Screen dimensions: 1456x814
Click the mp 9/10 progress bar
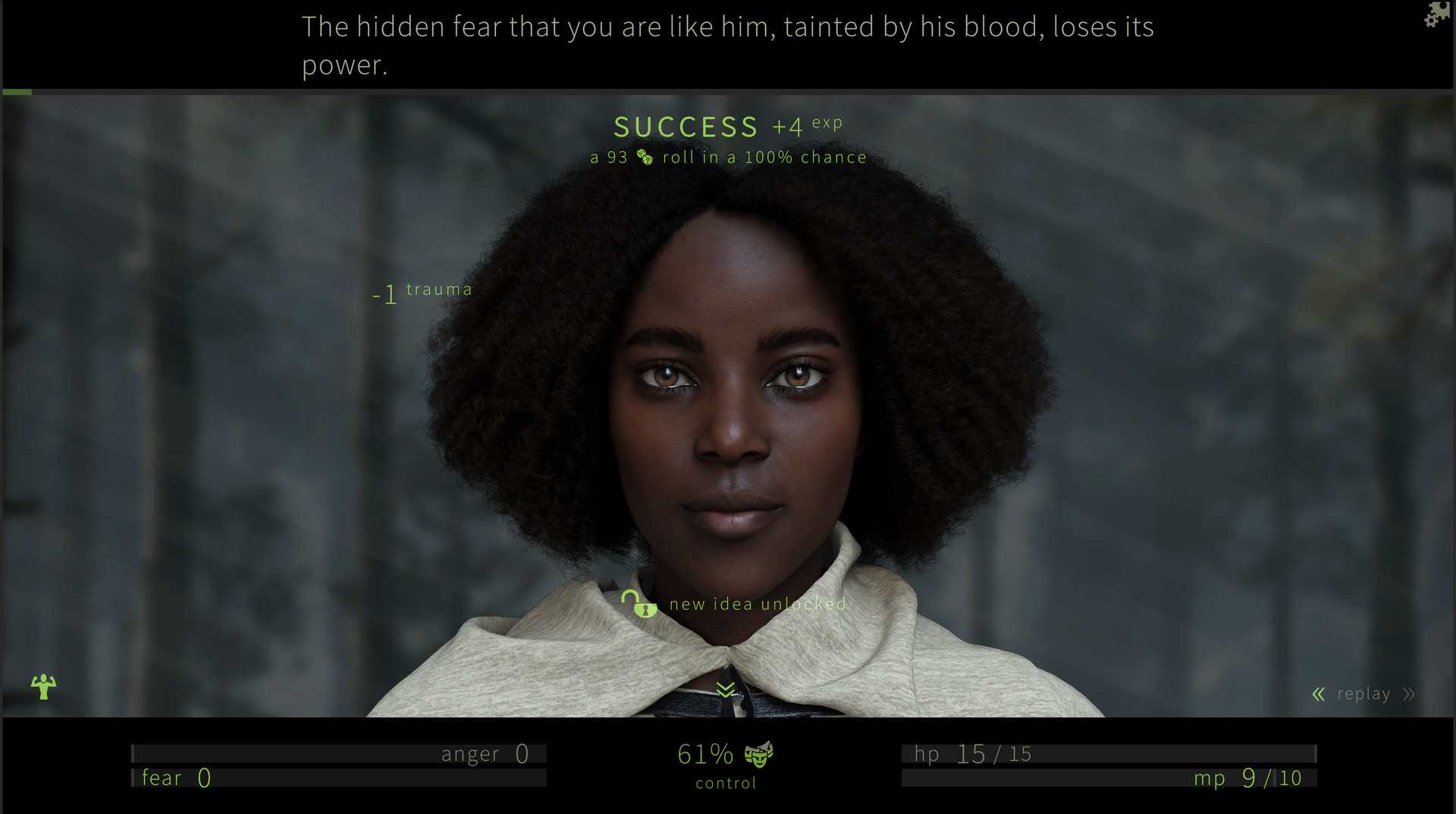pyautogui.click(x=1107, y=777)
